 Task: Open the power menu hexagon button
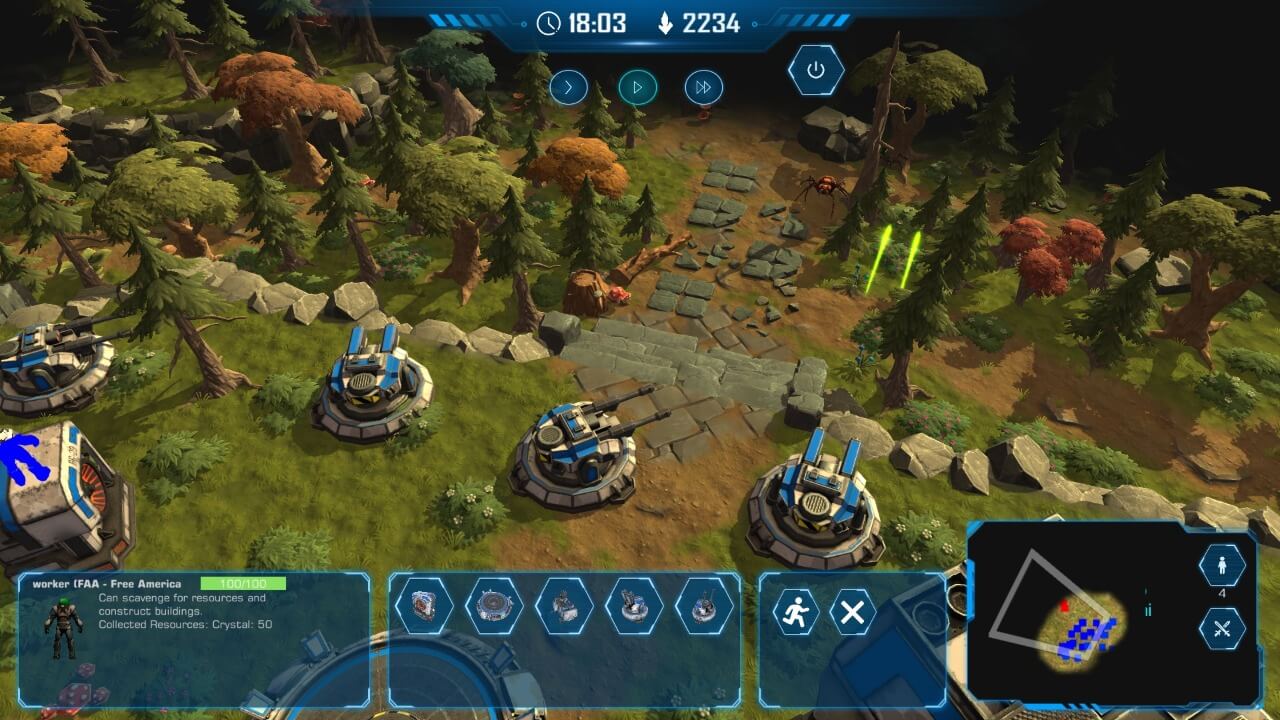816,70
